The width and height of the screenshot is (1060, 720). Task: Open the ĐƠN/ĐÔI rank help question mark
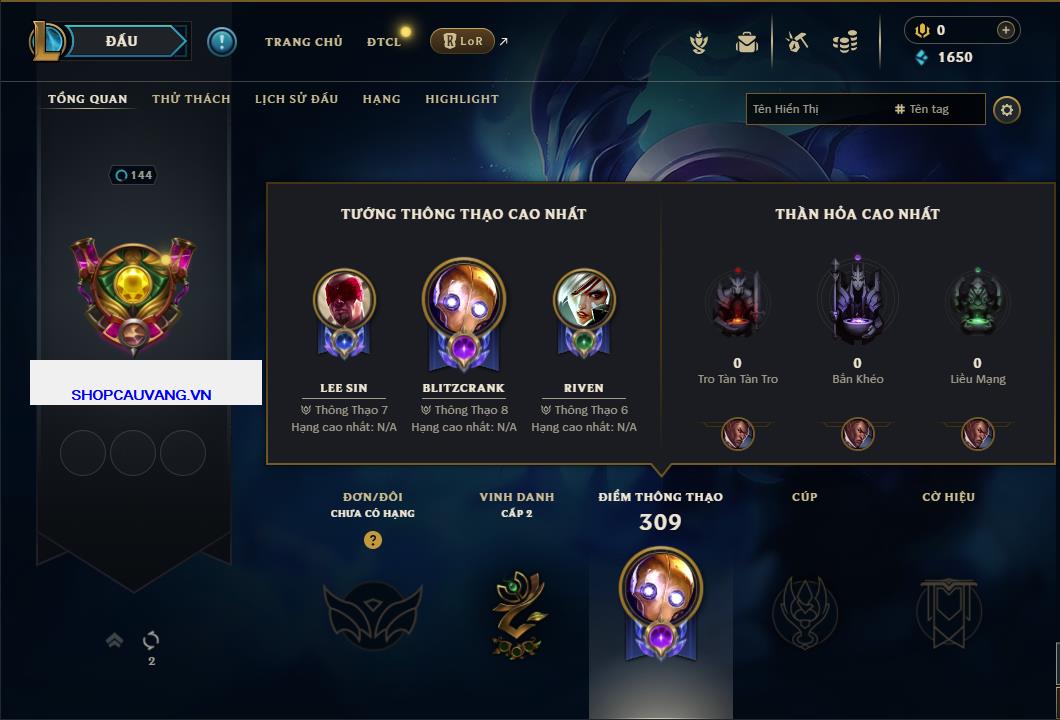click(373, 540)
